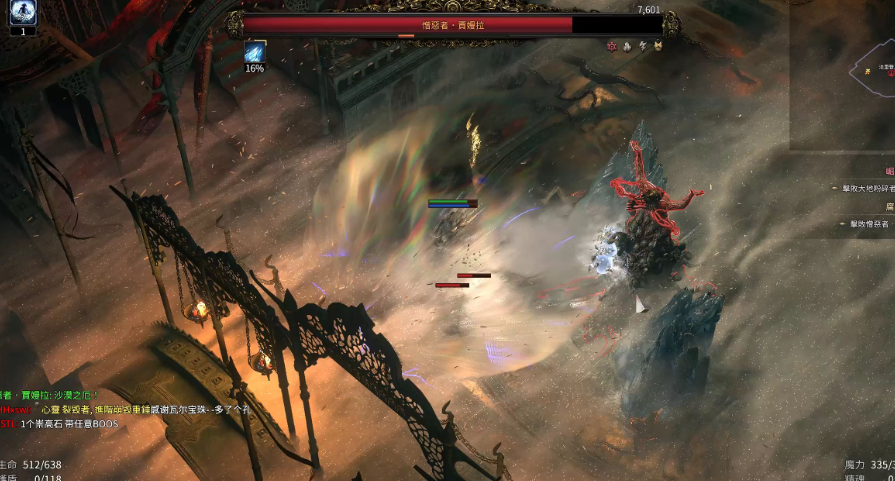Select the 擊敗大地粉碎者 quest objective
This screenshot has width=895, height=481.
click(x=864, y=188)
